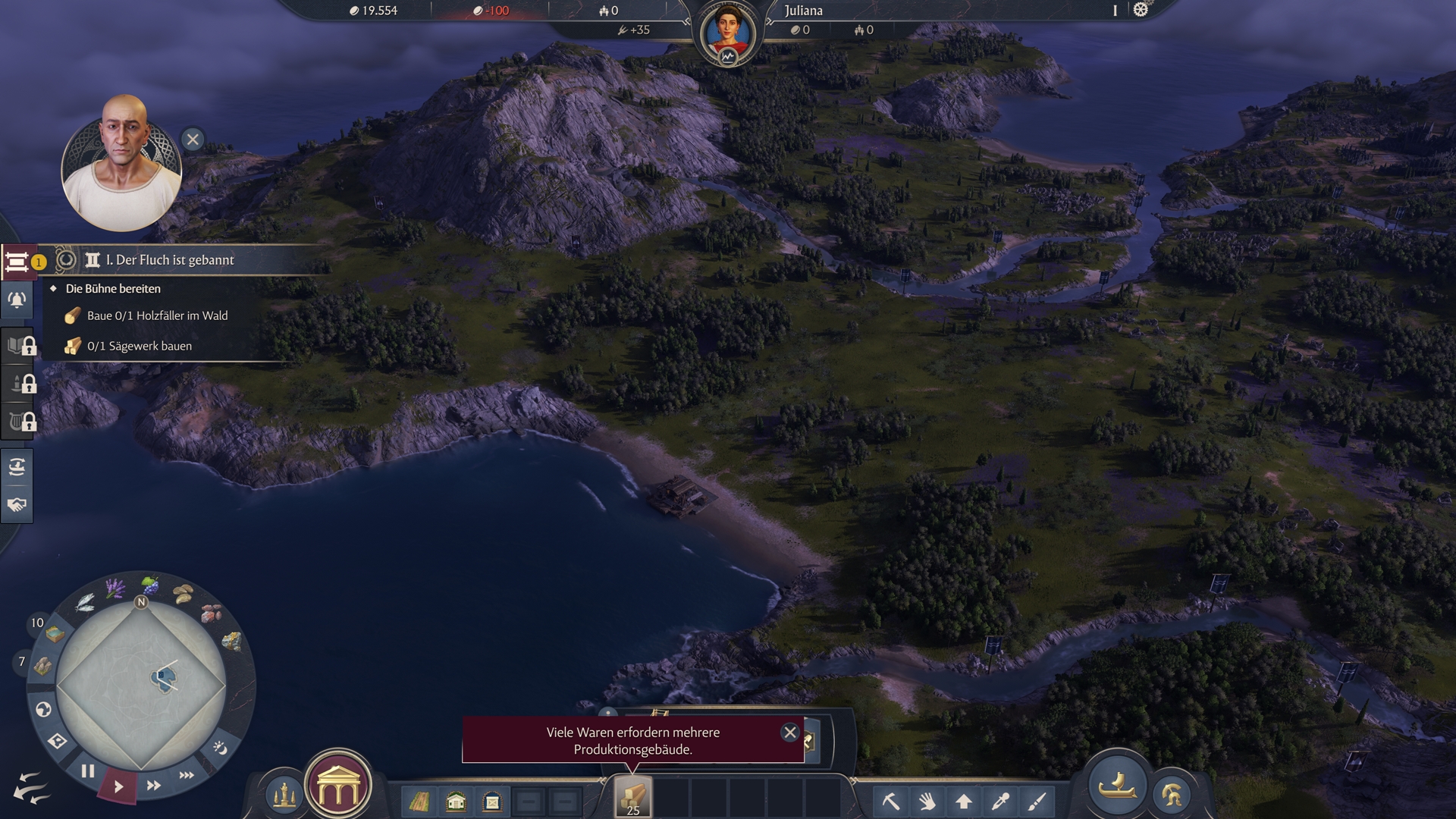Image resolution: width=1456 pixels, height=819 pixels.
Task: Pause the game
Action: pyautogui.click(x=88, y=771)
